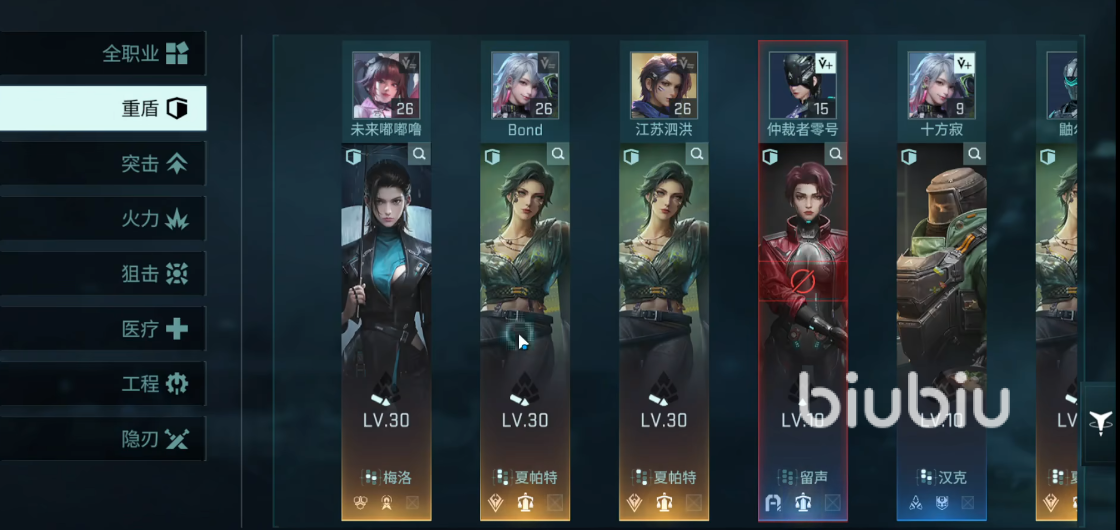The height and width of the screenshot is (530, 1120).
Task: Click the magnifier on Bond's card
Action: pos(558,155)
